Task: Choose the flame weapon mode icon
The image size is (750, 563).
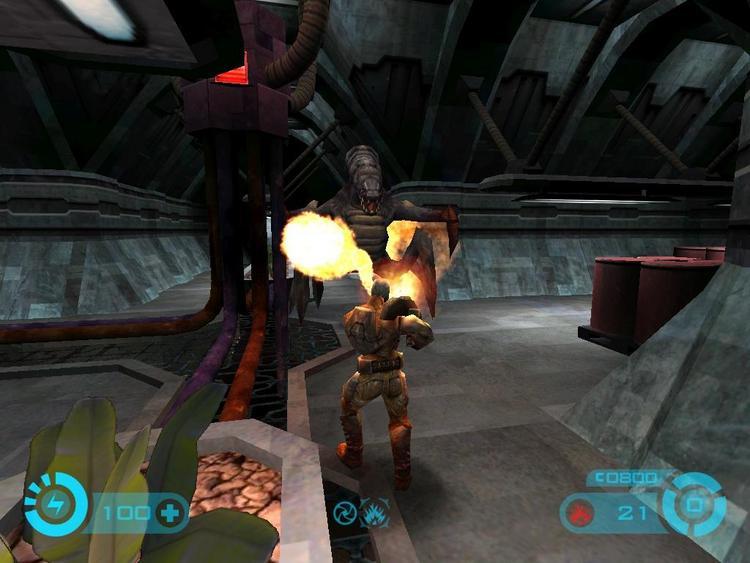Action: pyautogui.click(x=375, y=511)
